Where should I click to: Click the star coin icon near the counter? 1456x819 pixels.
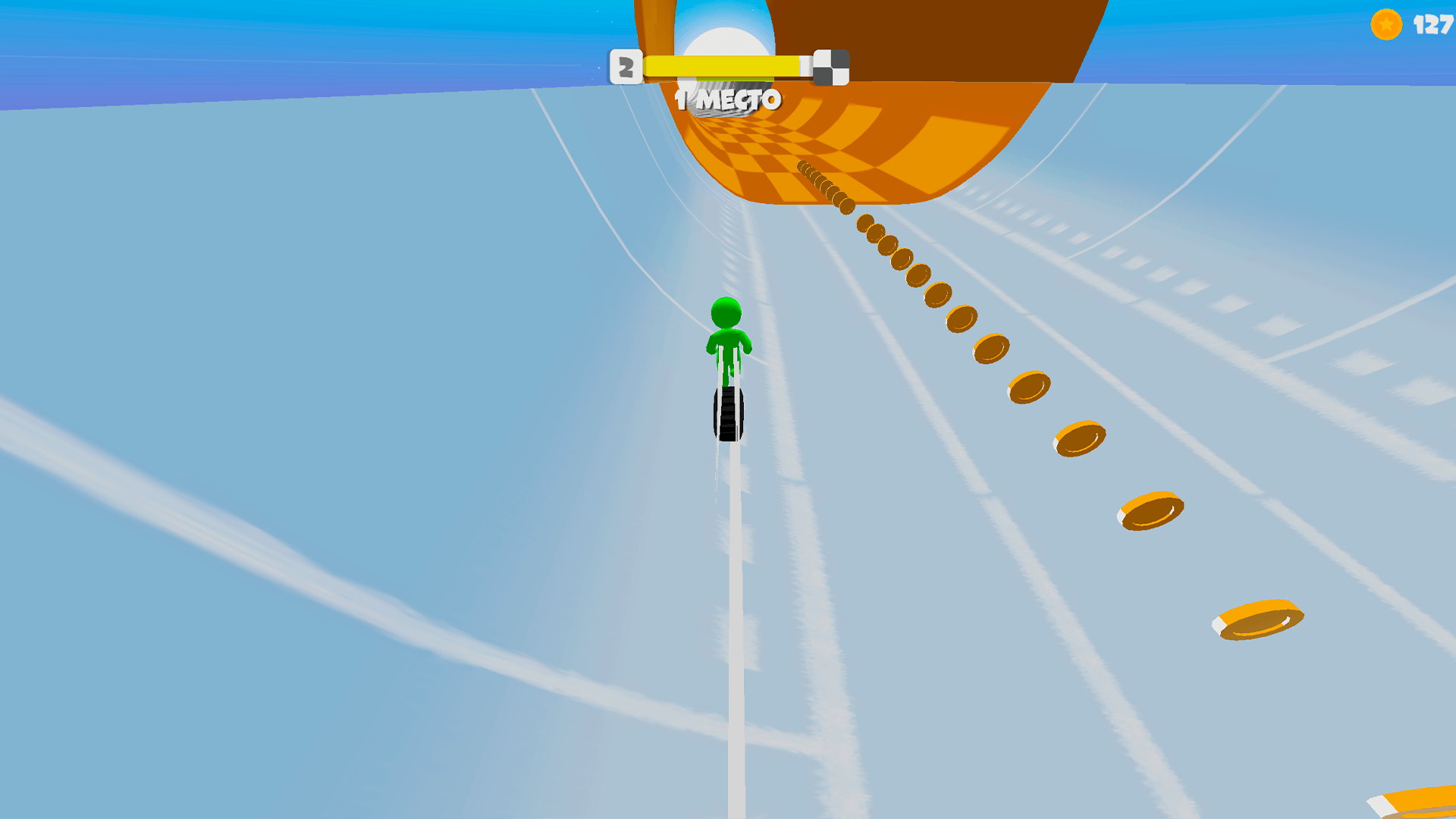(x=1386, y=24)
